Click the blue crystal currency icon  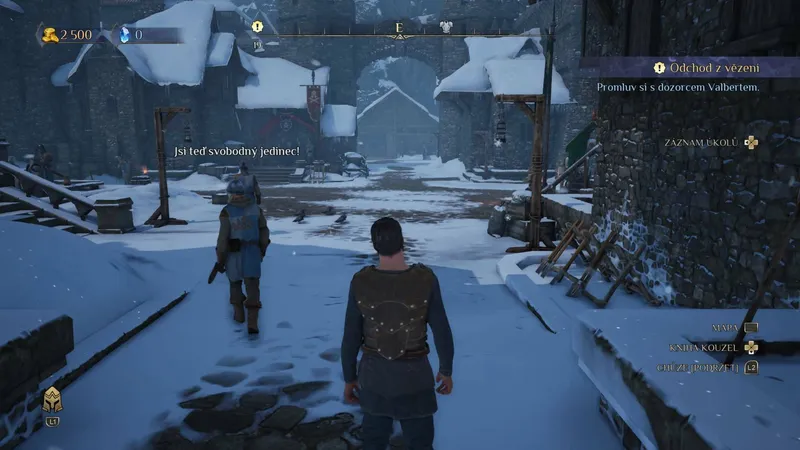click(125, 35)
